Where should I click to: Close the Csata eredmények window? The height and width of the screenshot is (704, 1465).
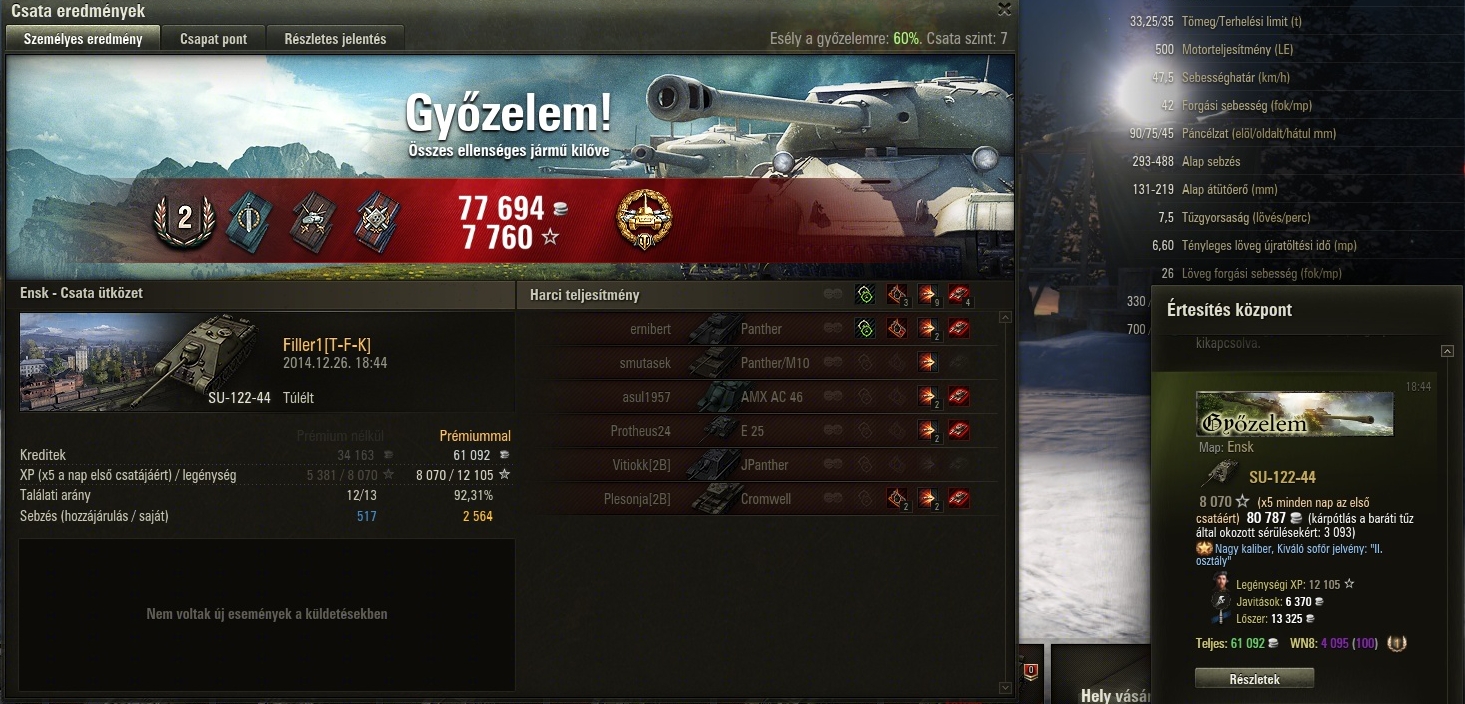click(1005, 9)
